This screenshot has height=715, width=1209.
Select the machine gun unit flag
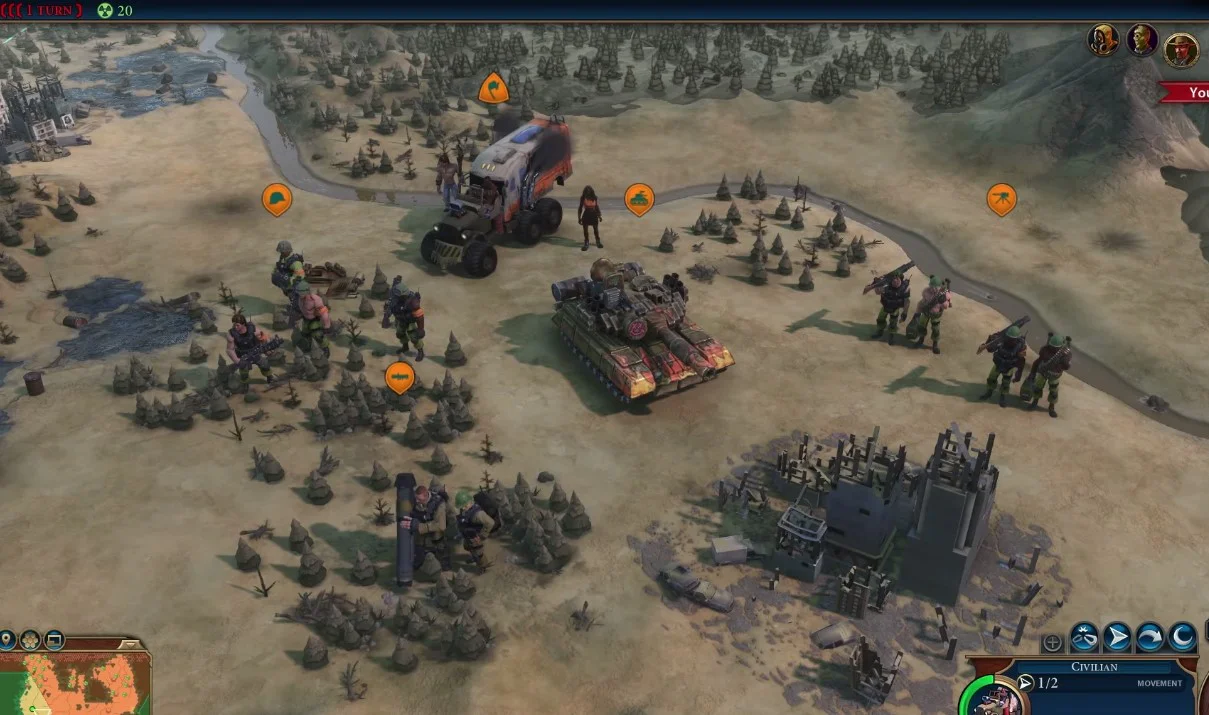coord(1001,199)
